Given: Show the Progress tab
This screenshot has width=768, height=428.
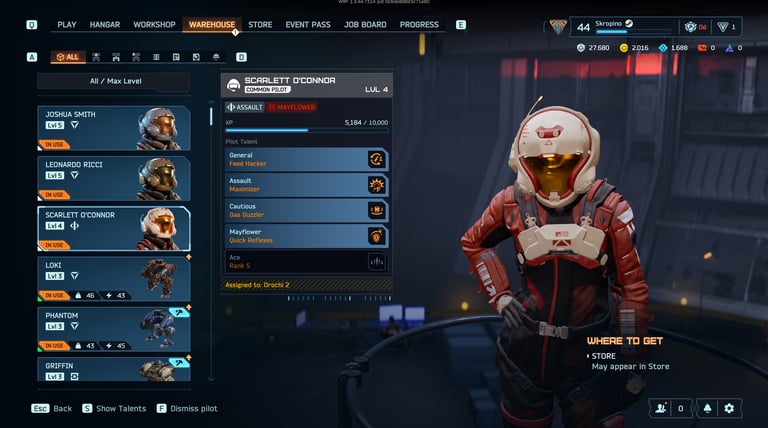Looking at the screenshot, I should 419,24.
